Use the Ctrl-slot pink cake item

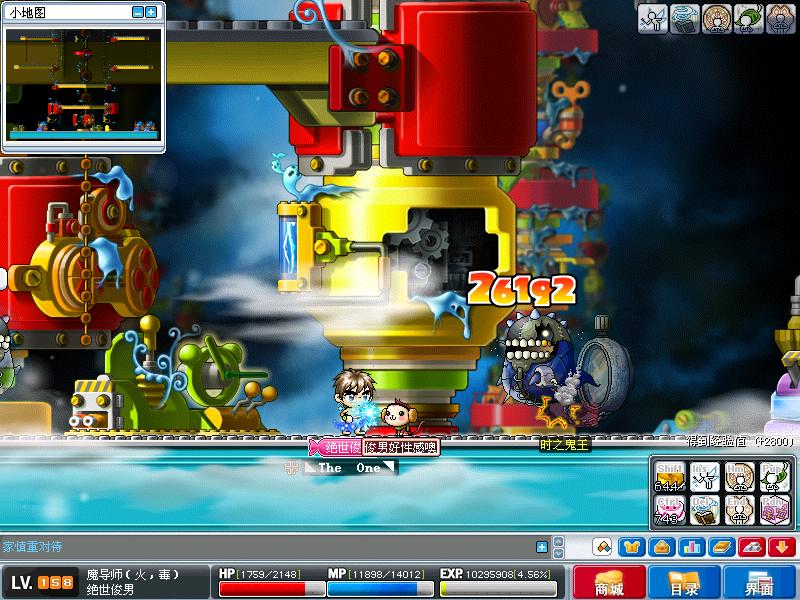pos(669,509)
